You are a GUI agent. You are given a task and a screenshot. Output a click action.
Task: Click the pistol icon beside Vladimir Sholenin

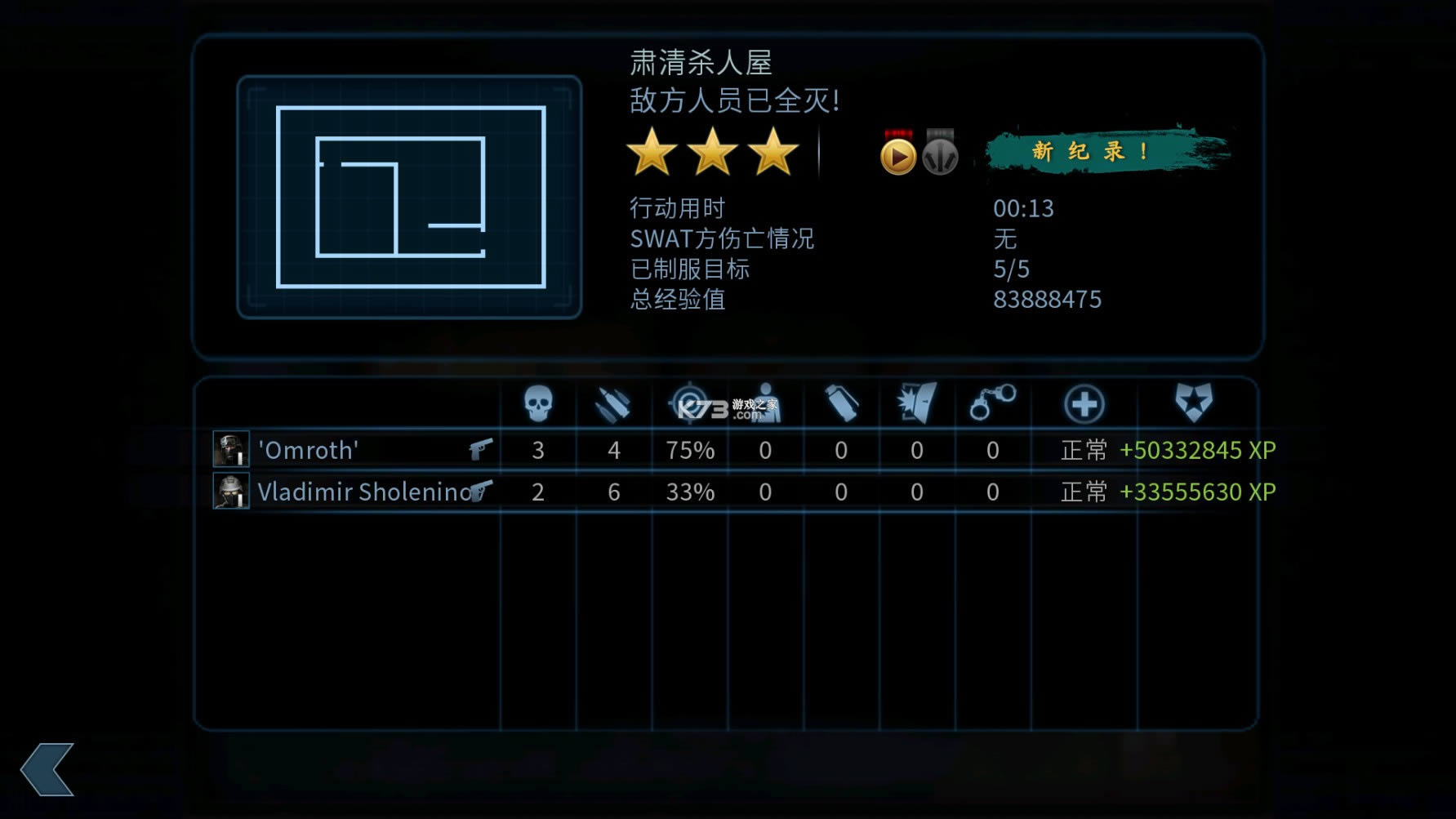click(481, 491)
